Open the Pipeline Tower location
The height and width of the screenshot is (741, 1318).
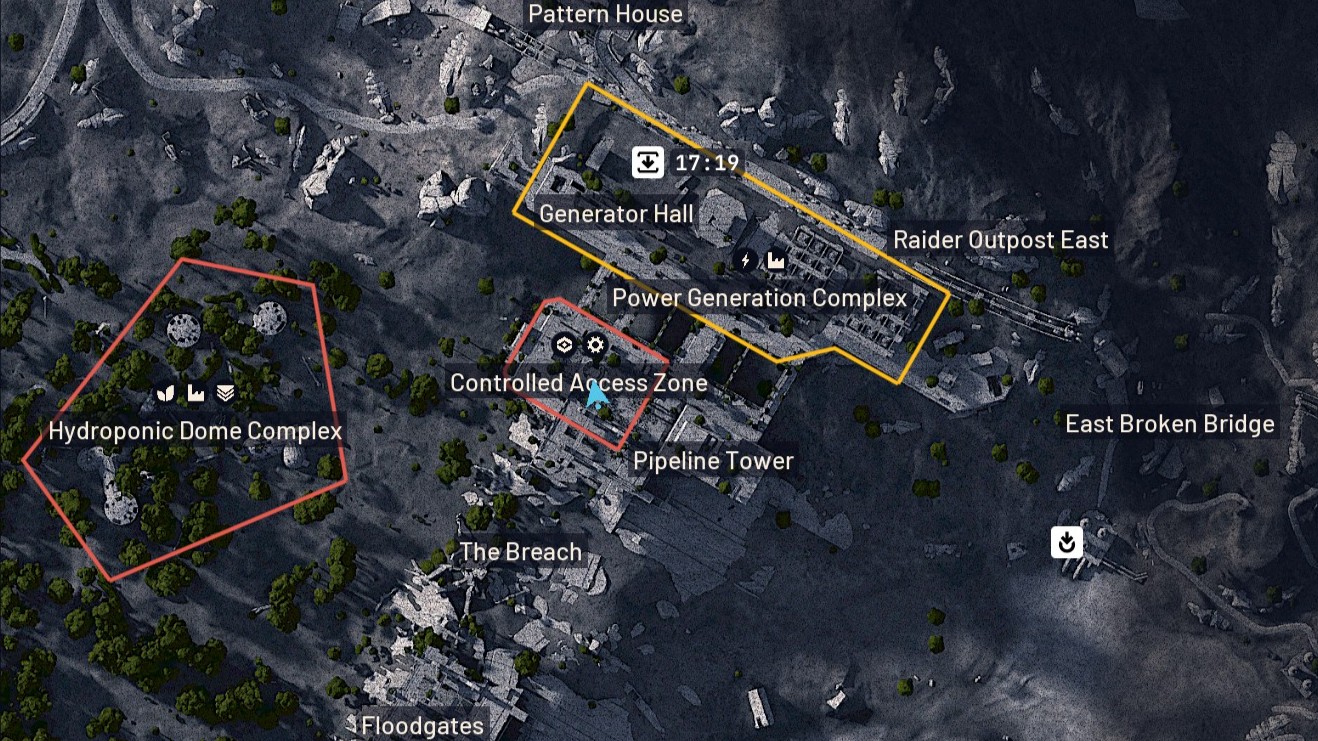[713, 461]
